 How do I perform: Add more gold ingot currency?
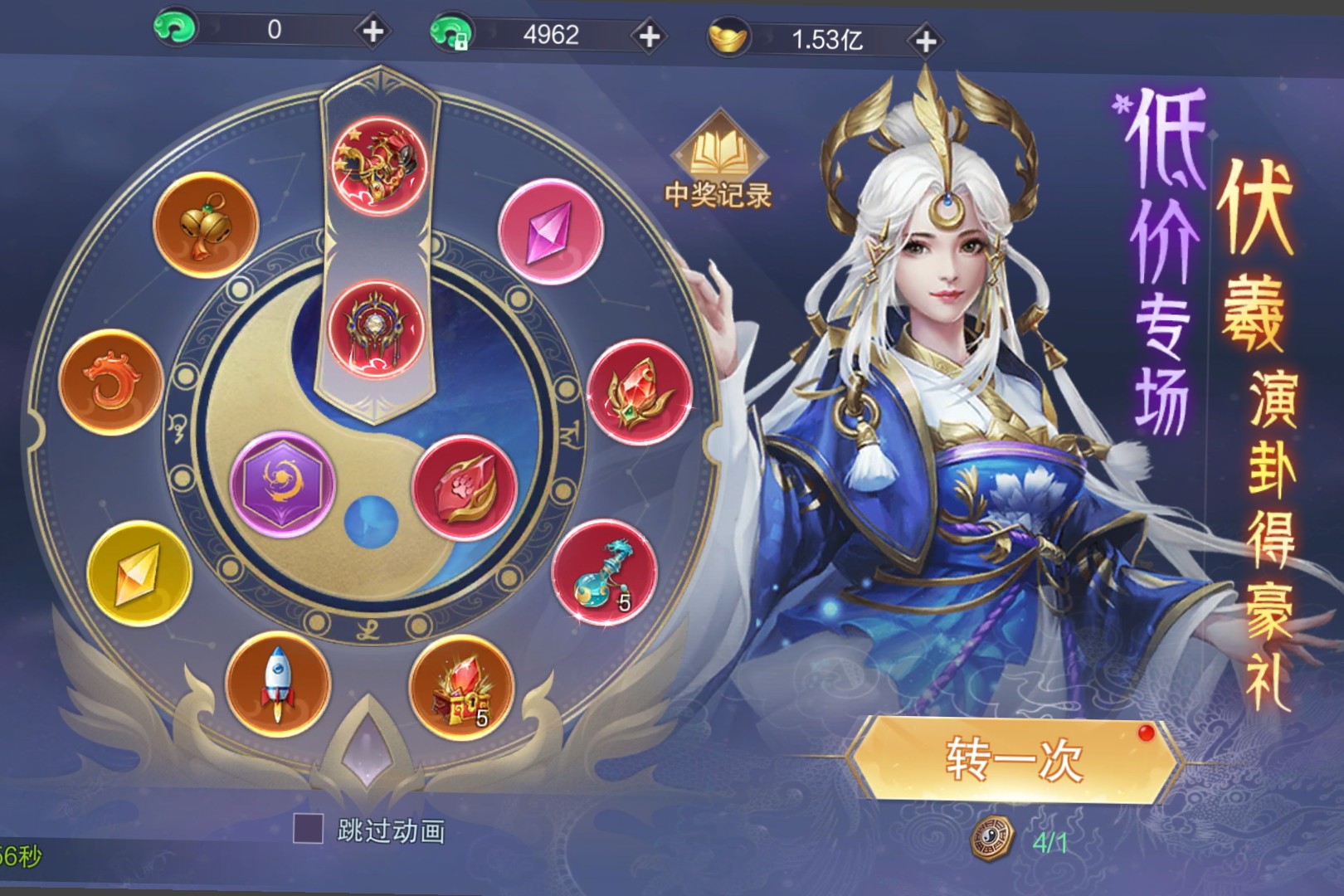925,41
